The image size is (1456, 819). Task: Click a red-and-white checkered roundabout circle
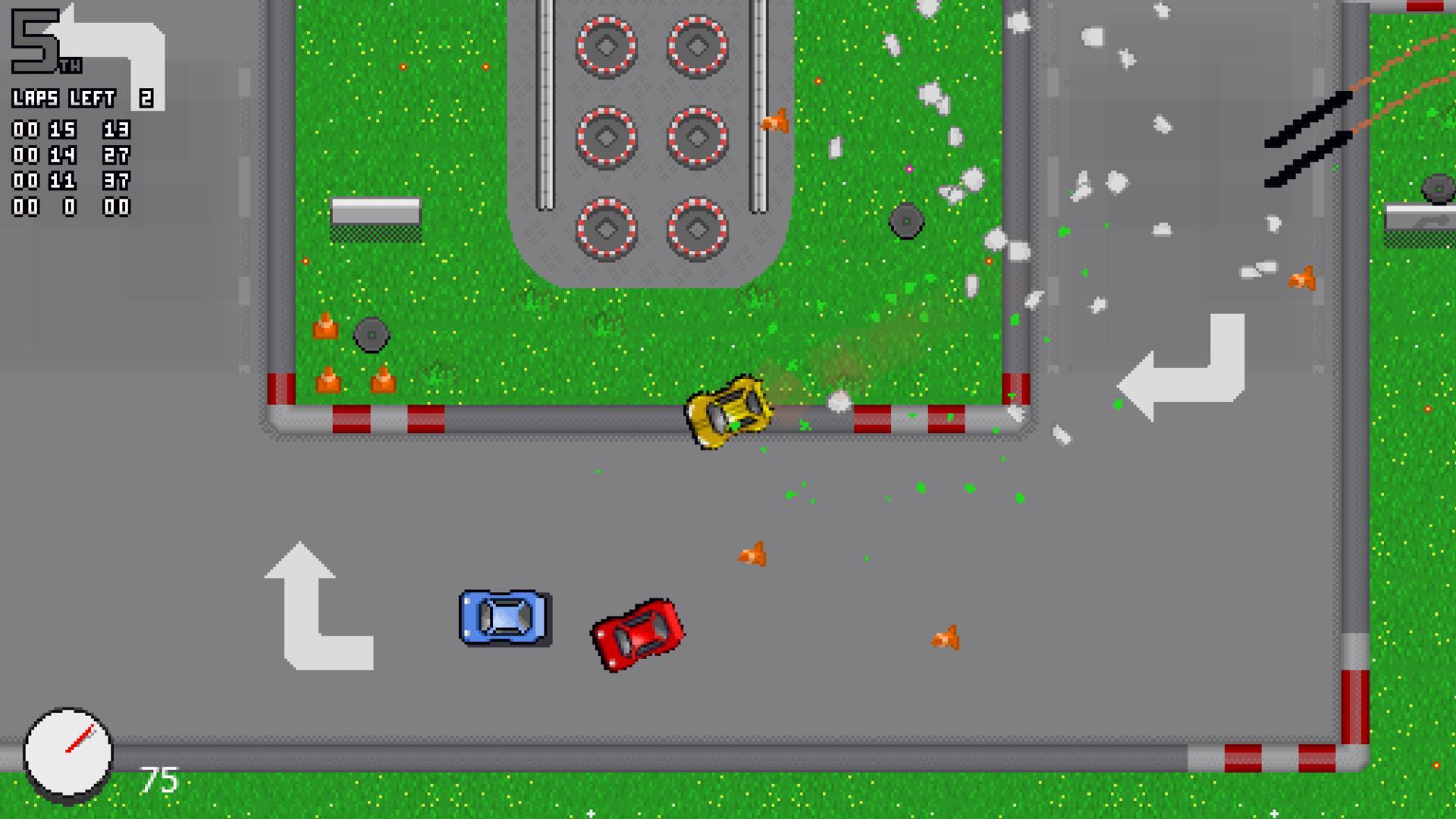point(605,45)
